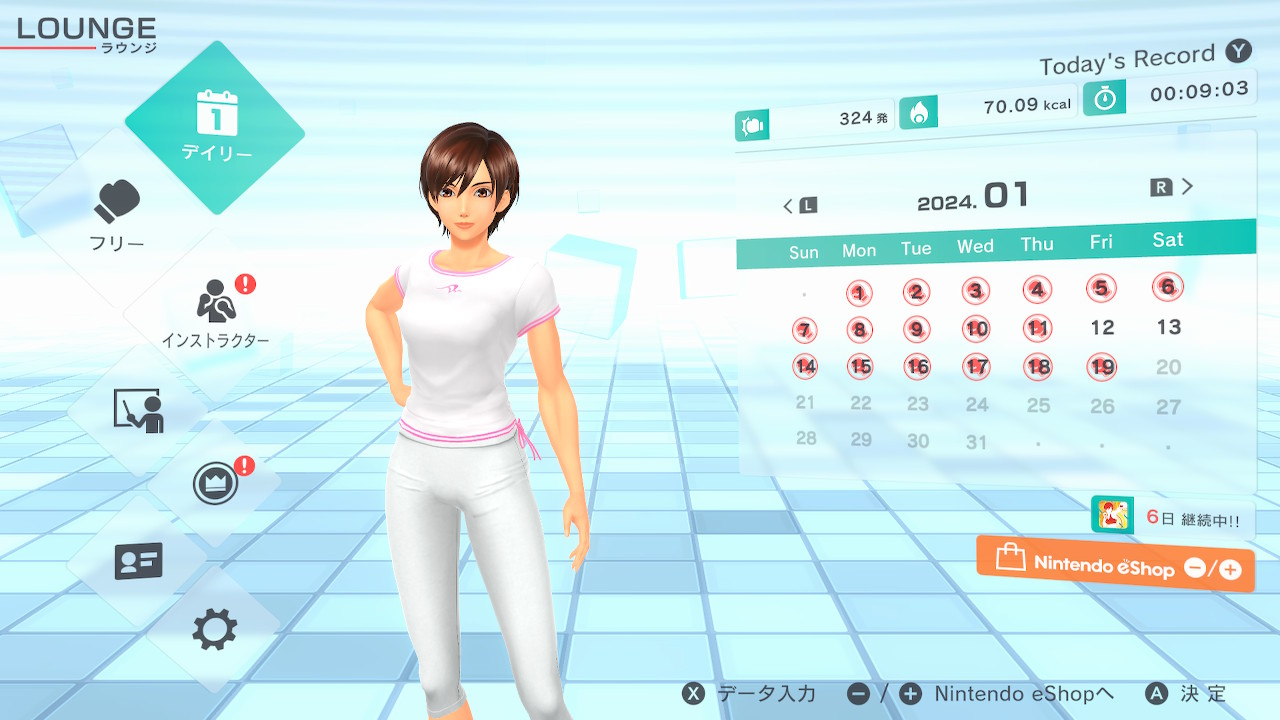Open the crown achievements menu
The image size is (1280, 720).
[x=216, y=484]
